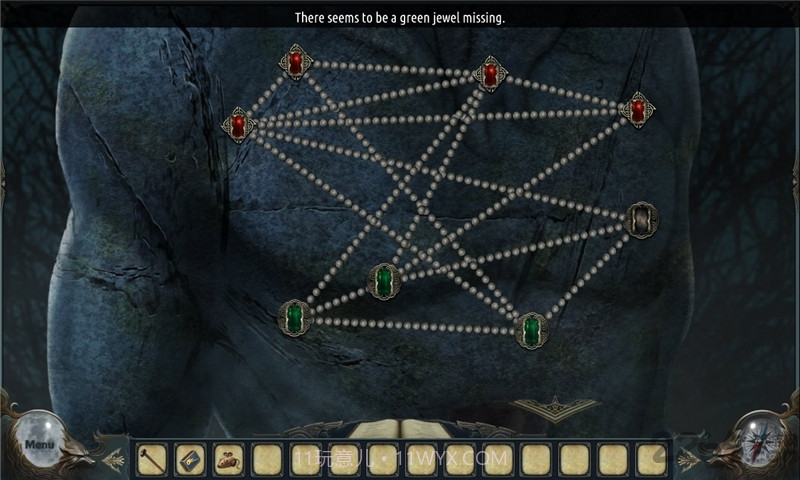Select the empty jewel socket on the puzzle
Viewport: 800px width, 480px height.
click(641, 220)
